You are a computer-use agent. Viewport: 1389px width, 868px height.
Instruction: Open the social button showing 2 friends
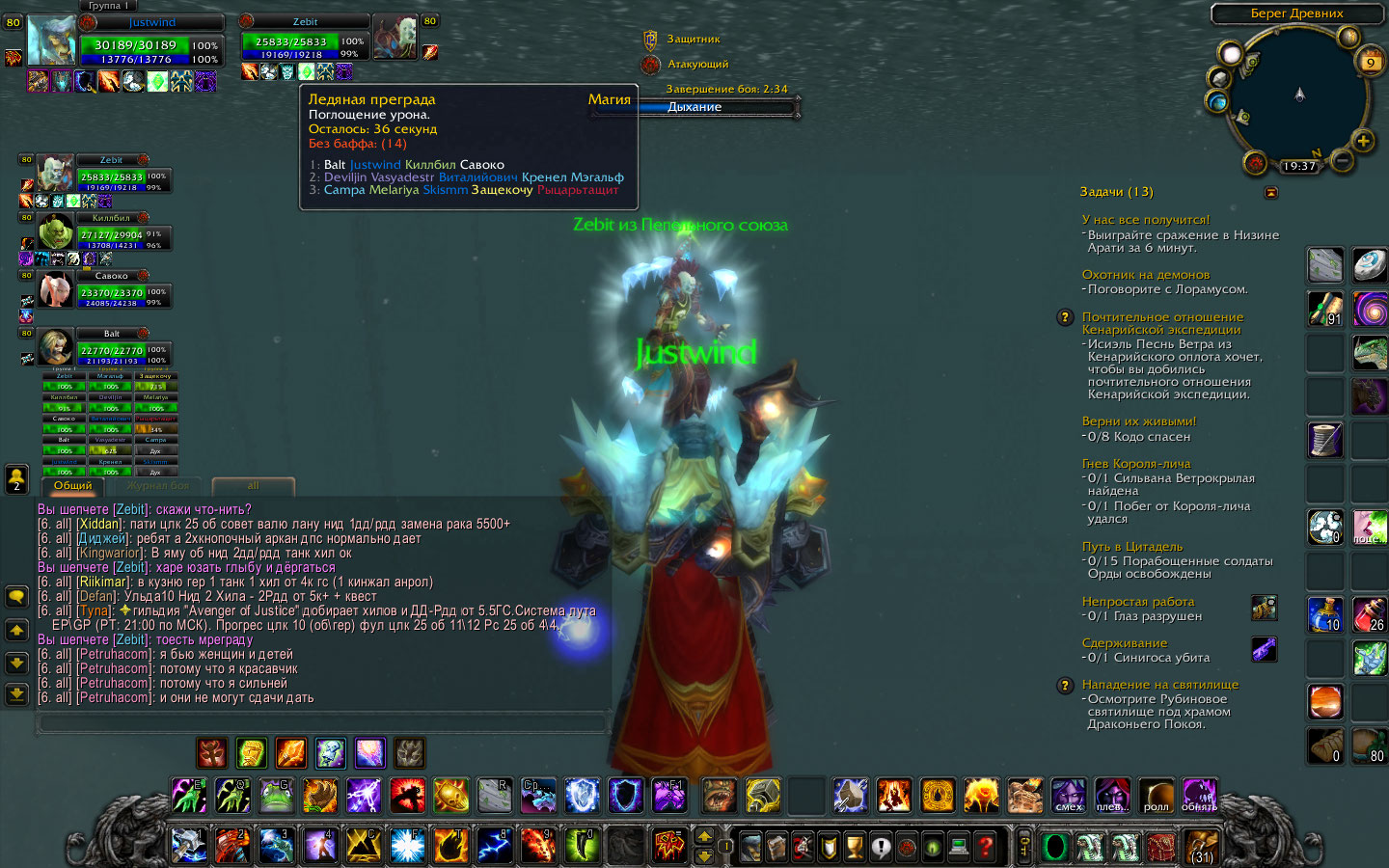(x=16, y=479)
